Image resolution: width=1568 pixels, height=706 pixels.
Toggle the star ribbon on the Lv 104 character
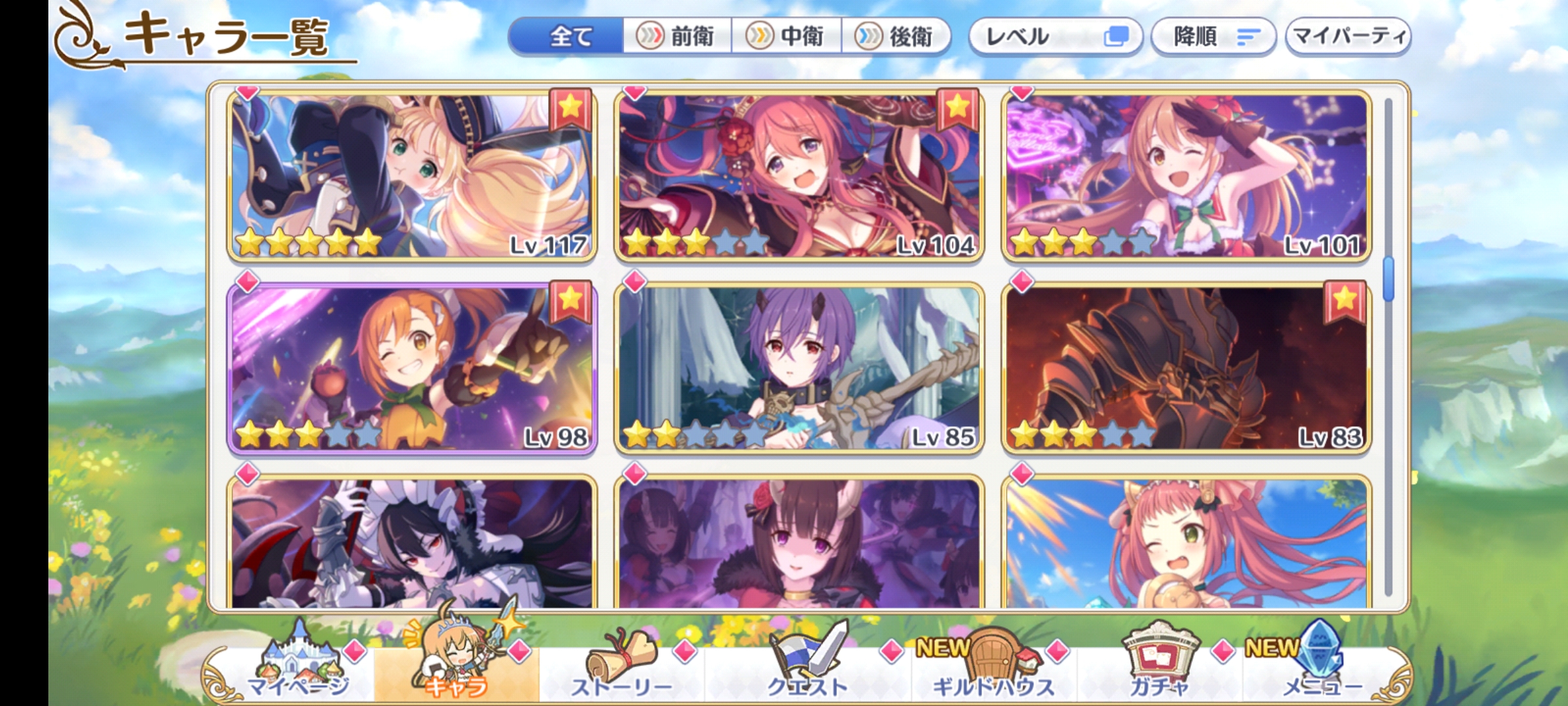coord(957,111)
